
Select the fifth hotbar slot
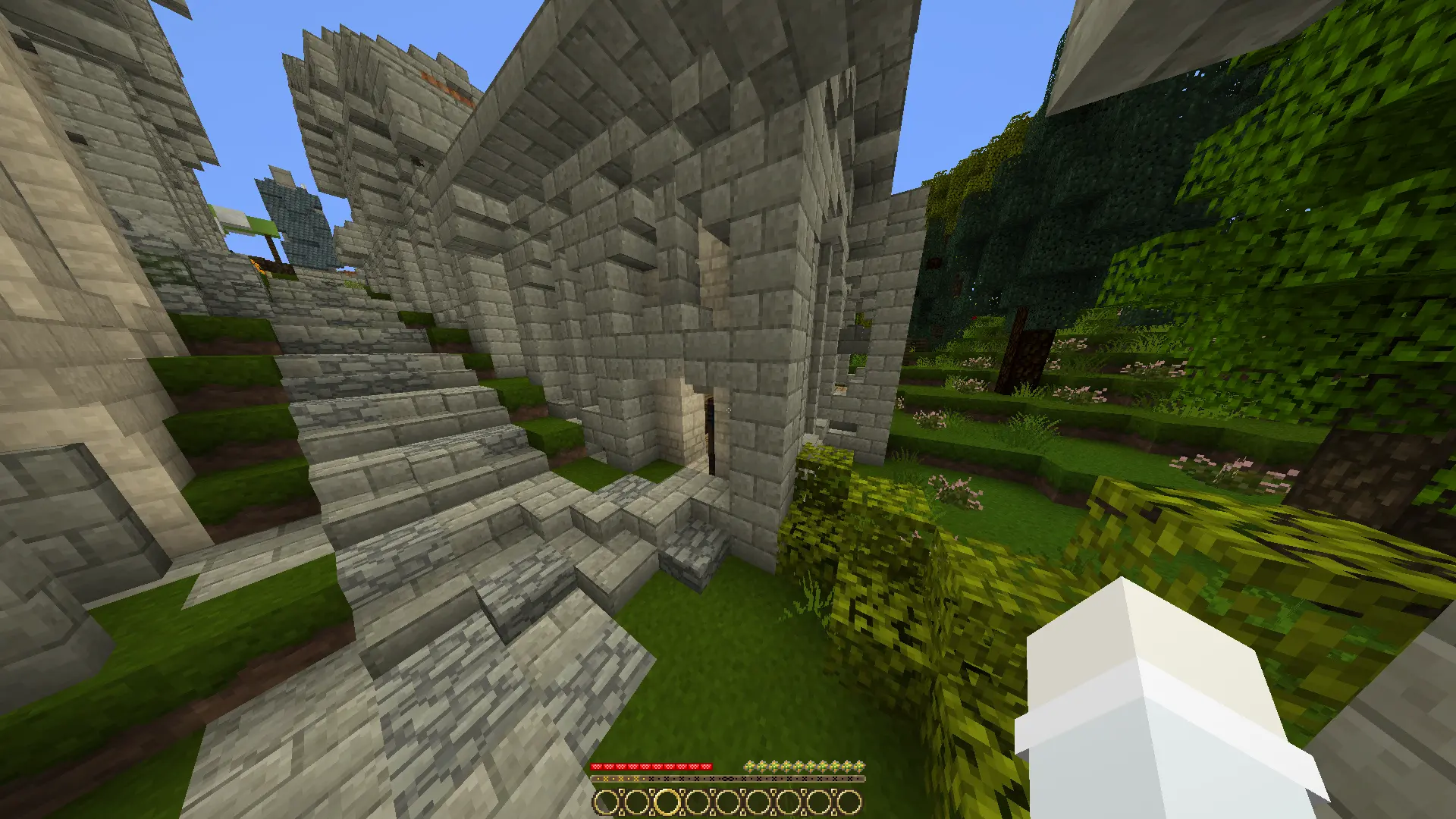click(729, 801)
